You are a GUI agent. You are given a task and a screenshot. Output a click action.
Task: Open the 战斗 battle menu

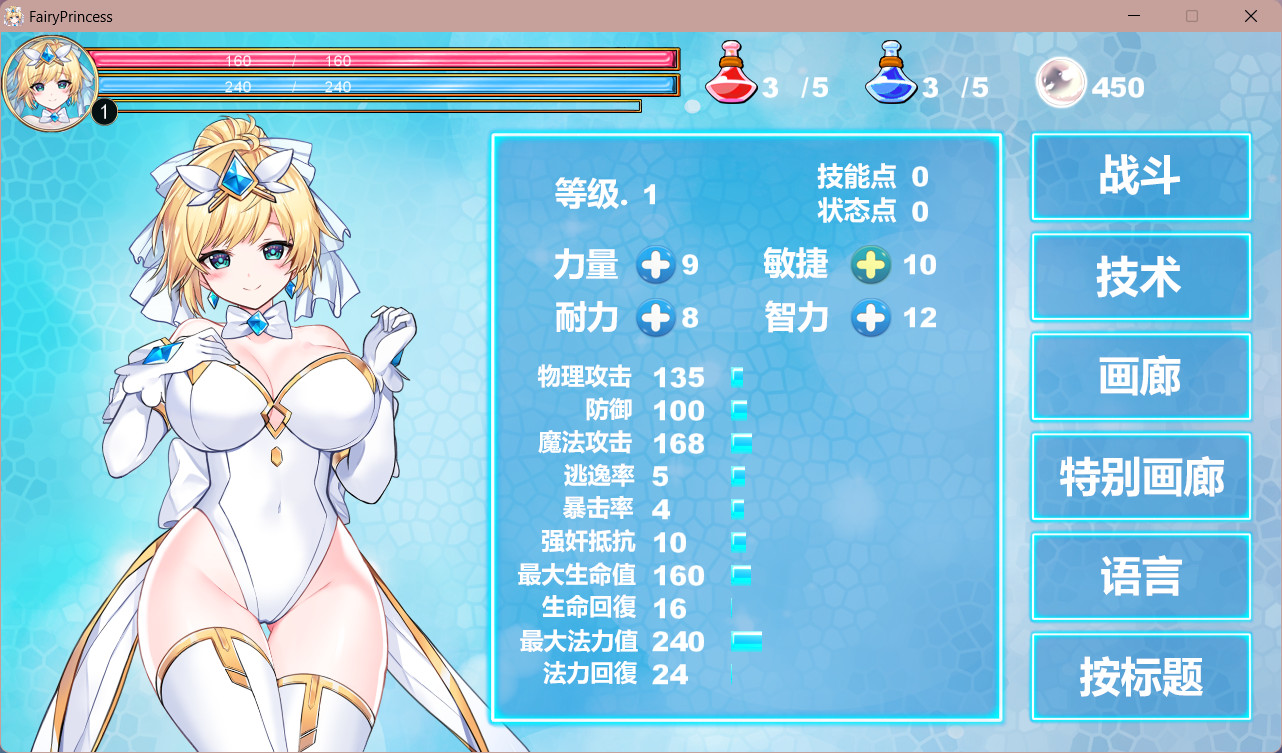tap(1140, 177)
